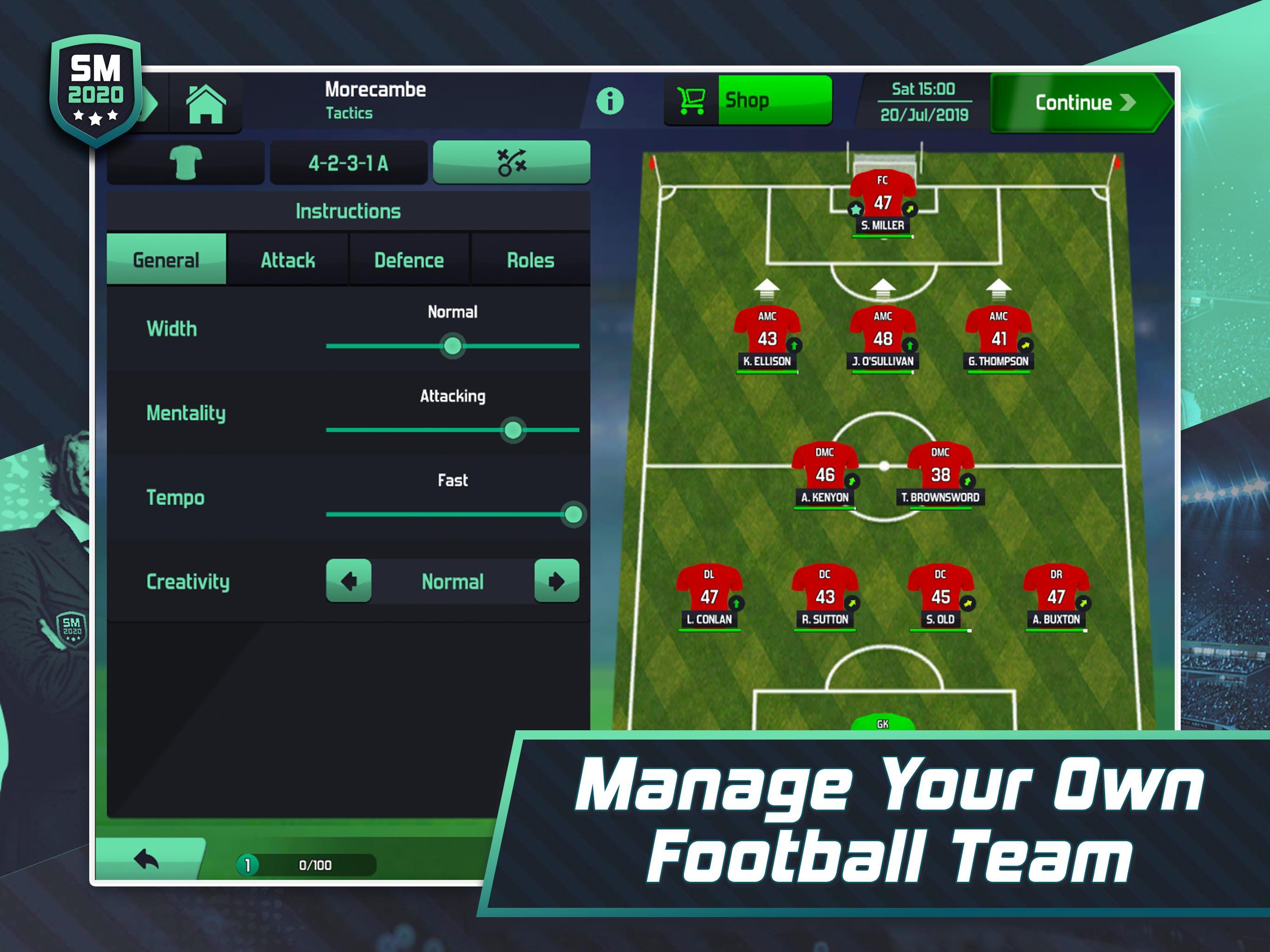Select the tactics playbook icon
The height and width of the screenshot is (952, 1270).
click(513, 163)
